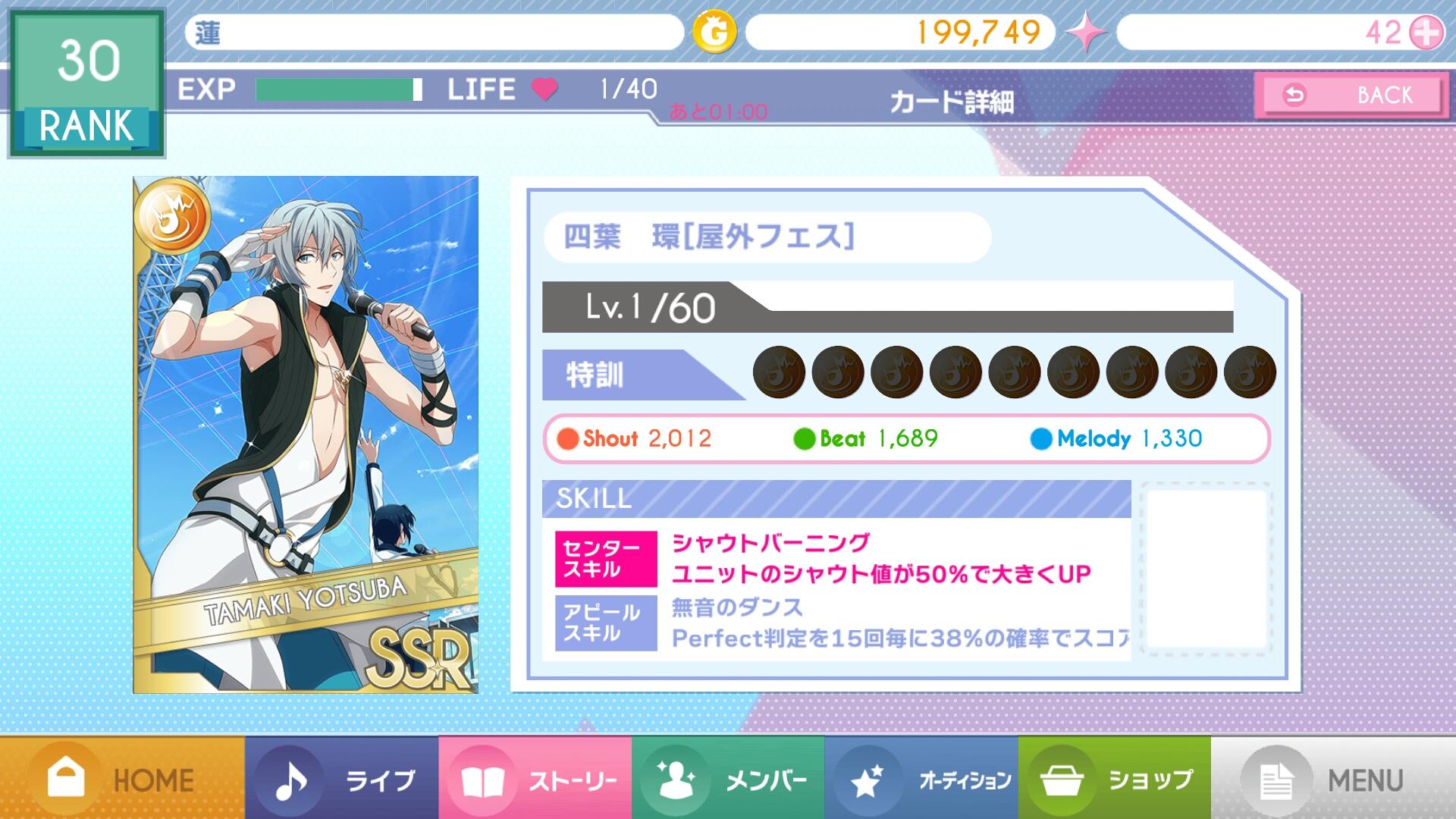1456x819 pixels.
Task: Visit the ショップ (Shop)
Action: [x=1115, y=779]
